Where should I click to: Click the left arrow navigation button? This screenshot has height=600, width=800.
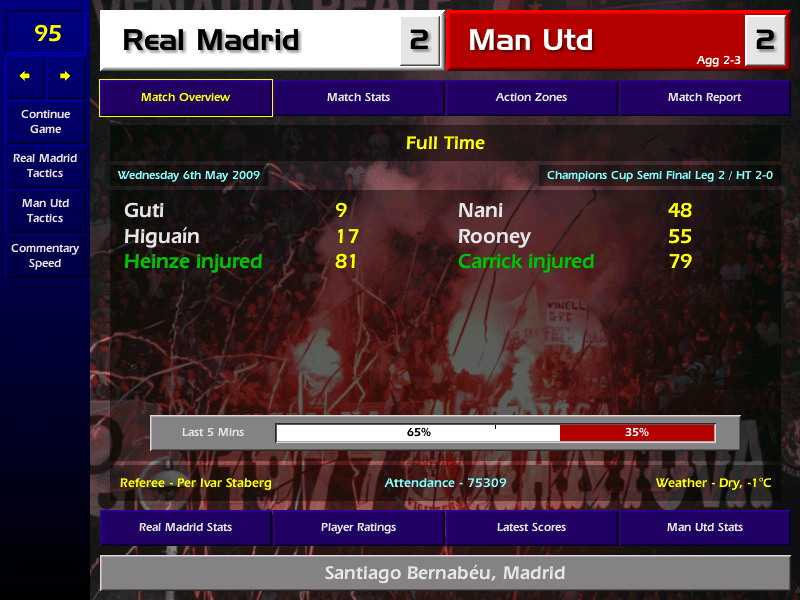pos(25,76)
